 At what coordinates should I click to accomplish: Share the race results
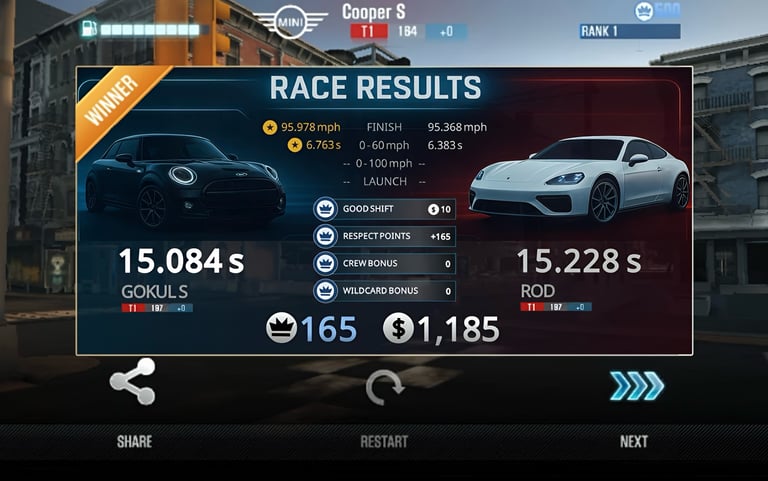133,383
